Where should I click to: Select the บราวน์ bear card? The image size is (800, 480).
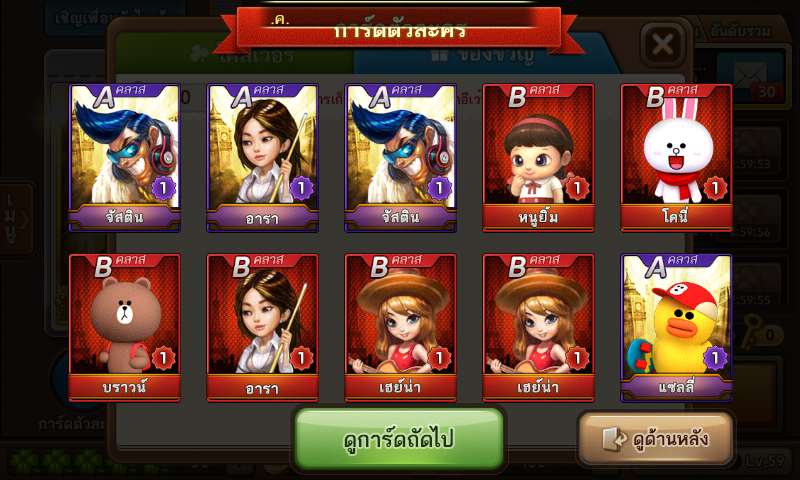click(124, 327)
